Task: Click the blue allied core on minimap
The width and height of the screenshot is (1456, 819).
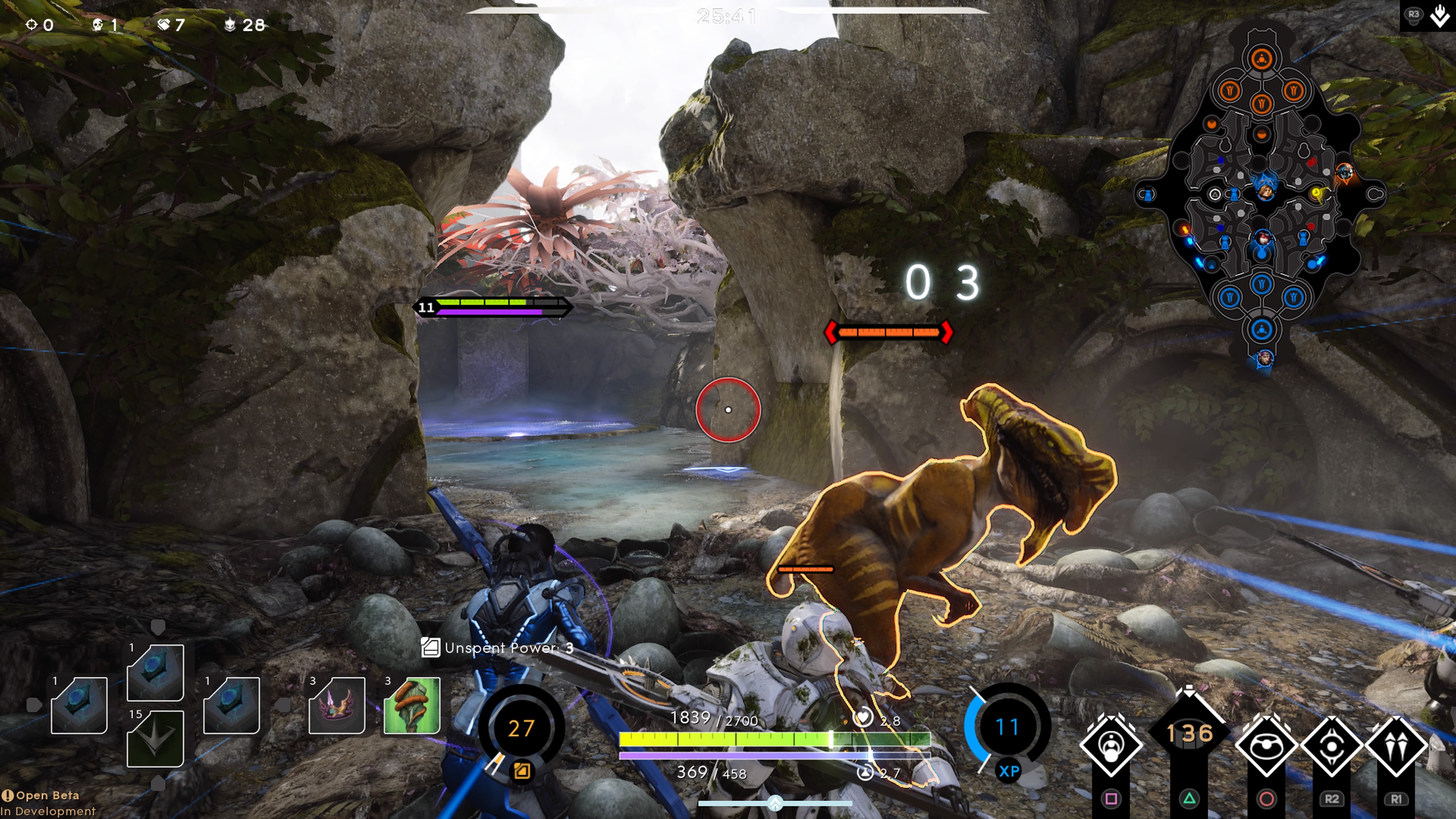Action: click(1261, 329)
